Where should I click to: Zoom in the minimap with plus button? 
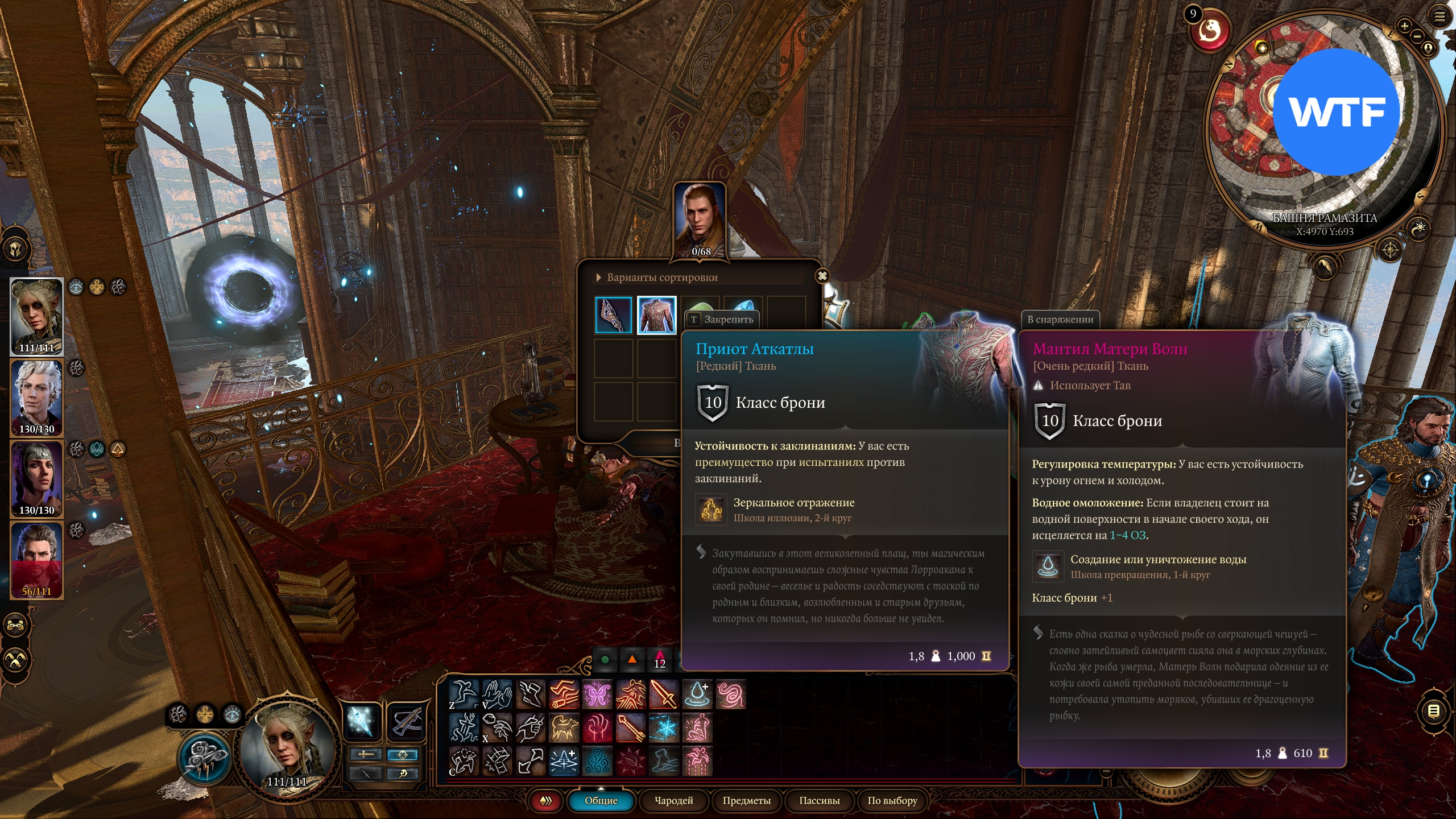click(1404, 26)
